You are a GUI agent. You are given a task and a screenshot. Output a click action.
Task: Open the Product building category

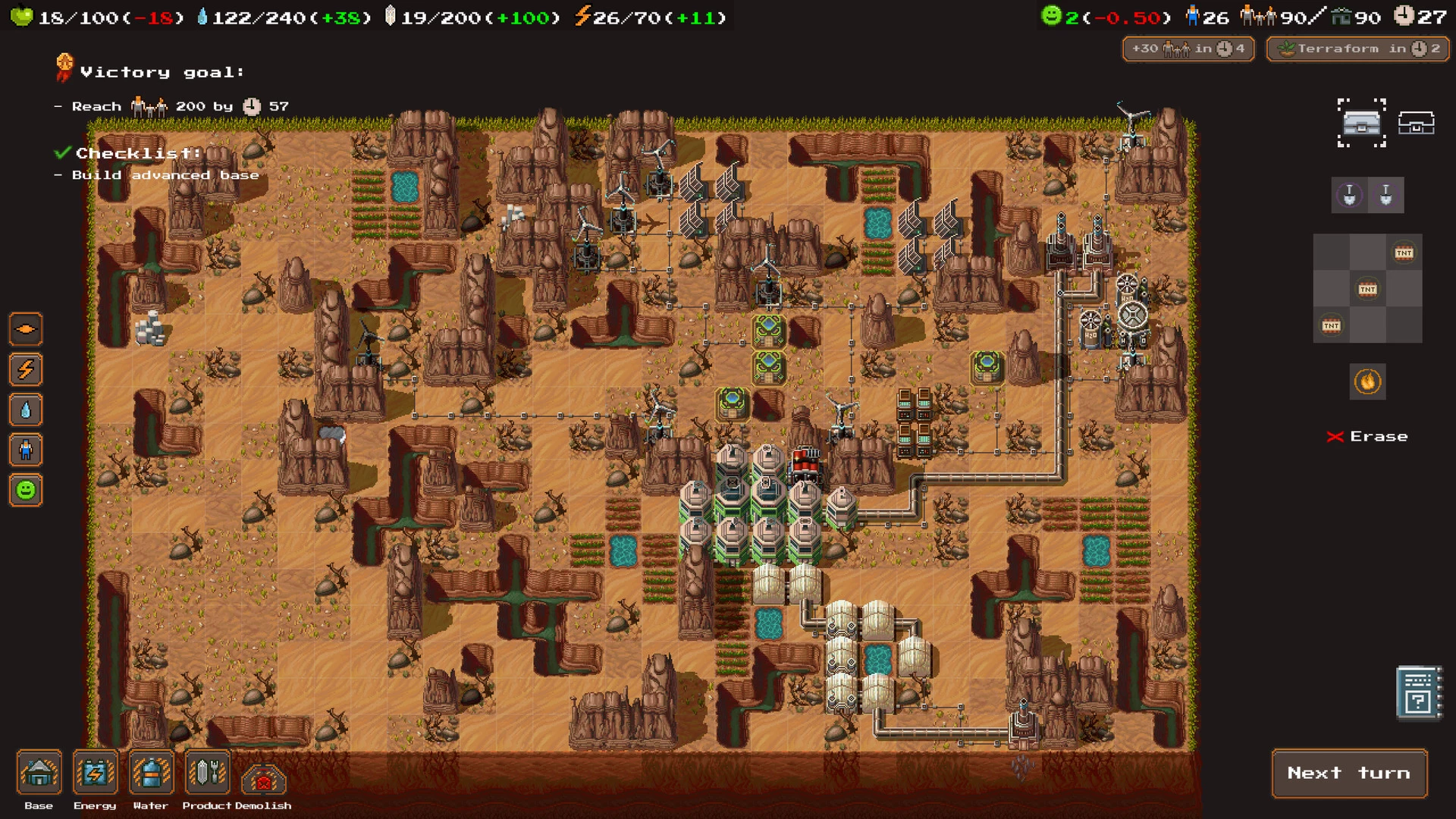[207, 773]
